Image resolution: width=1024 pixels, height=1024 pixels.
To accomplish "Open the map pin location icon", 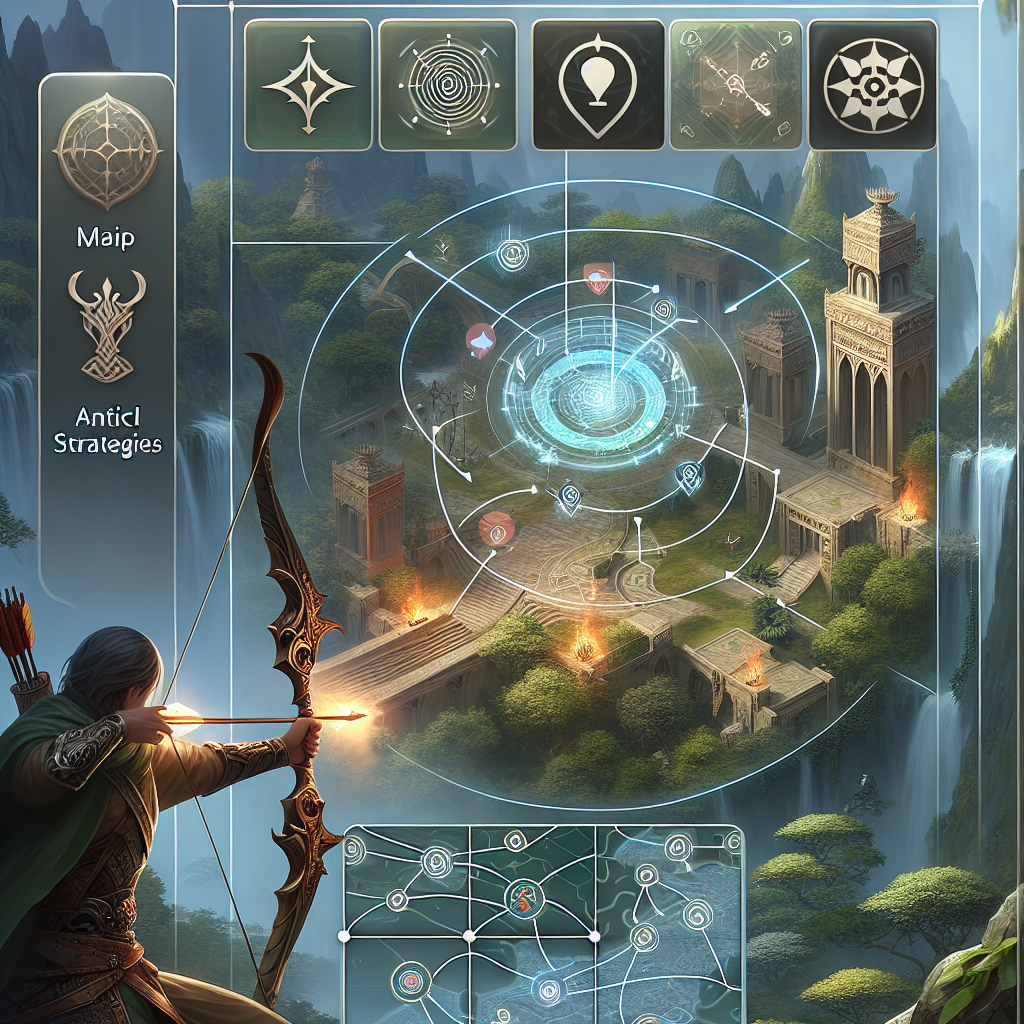I will point(595,83).
